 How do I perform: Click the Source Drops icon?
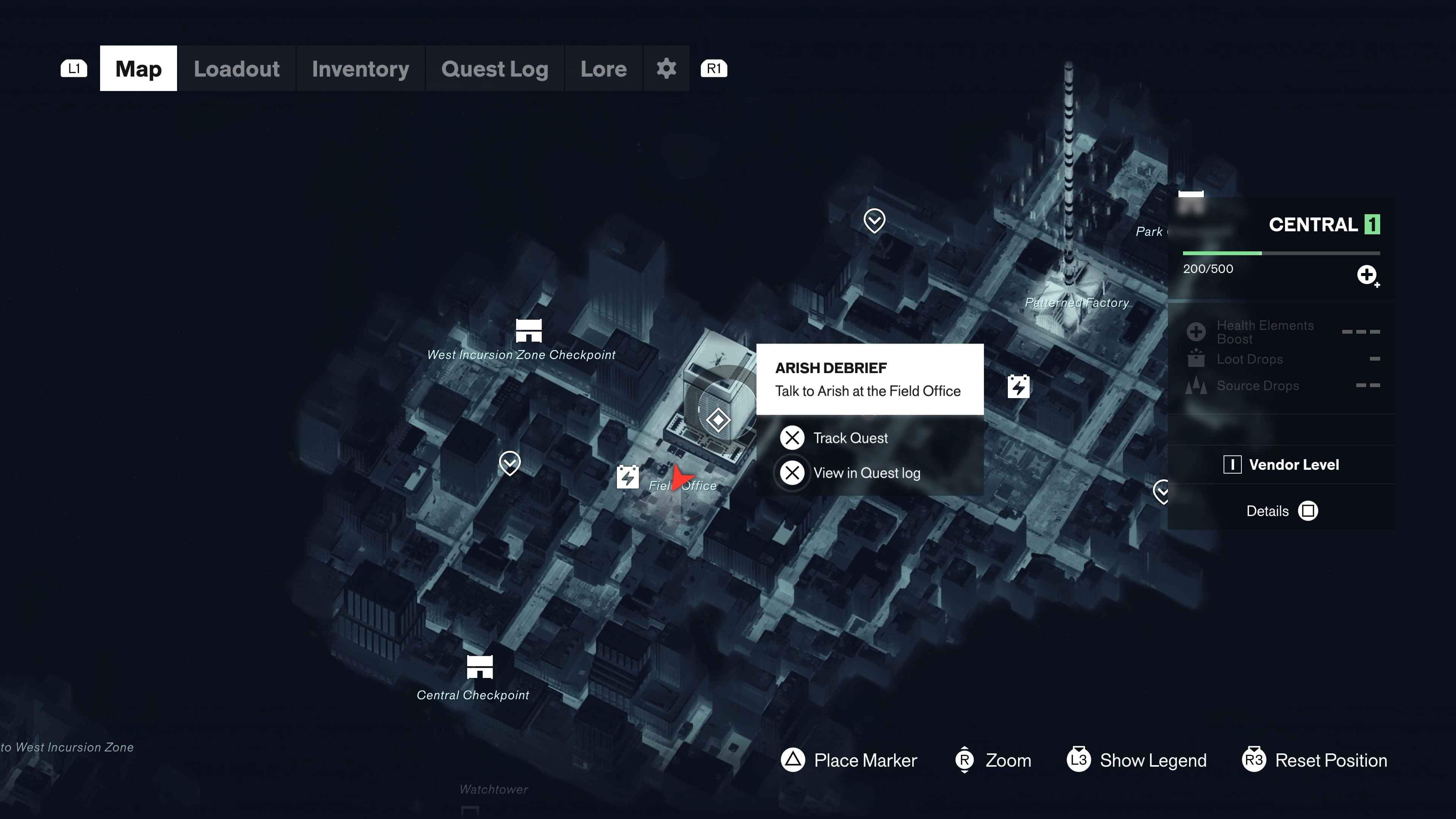point(1196,386)
